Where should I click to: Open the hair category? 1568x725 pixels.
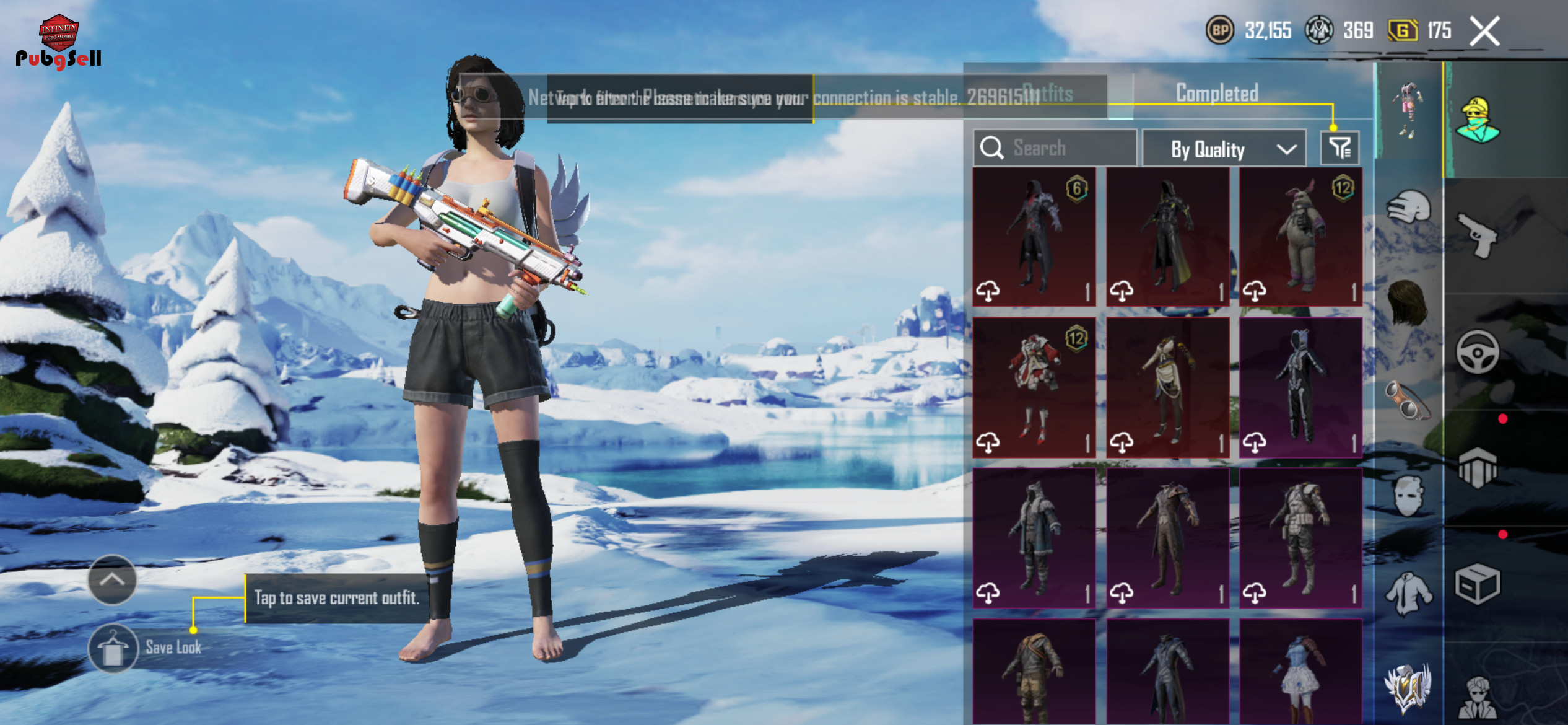point(1409,302)
